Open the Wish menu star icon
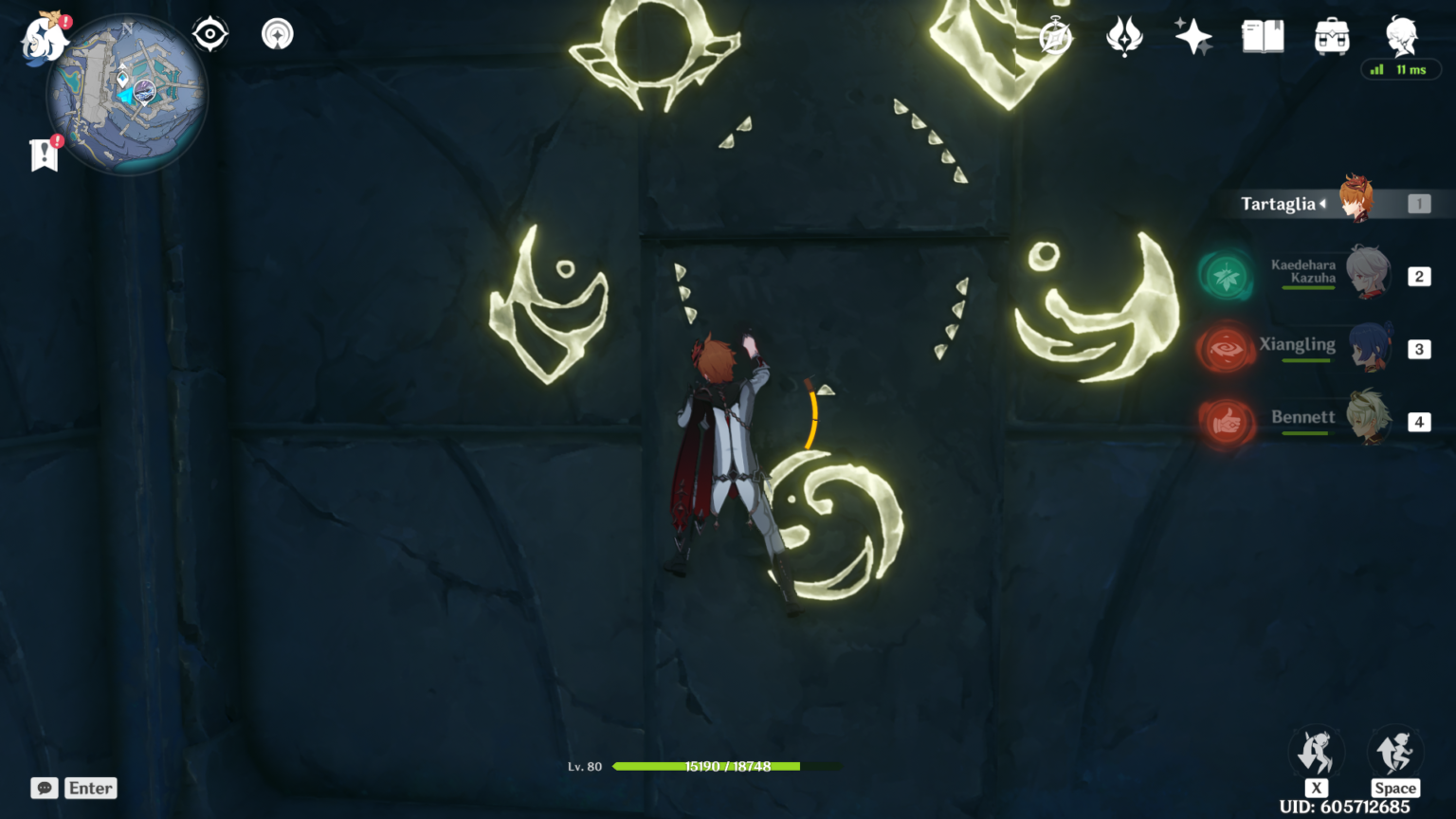 1192,36
